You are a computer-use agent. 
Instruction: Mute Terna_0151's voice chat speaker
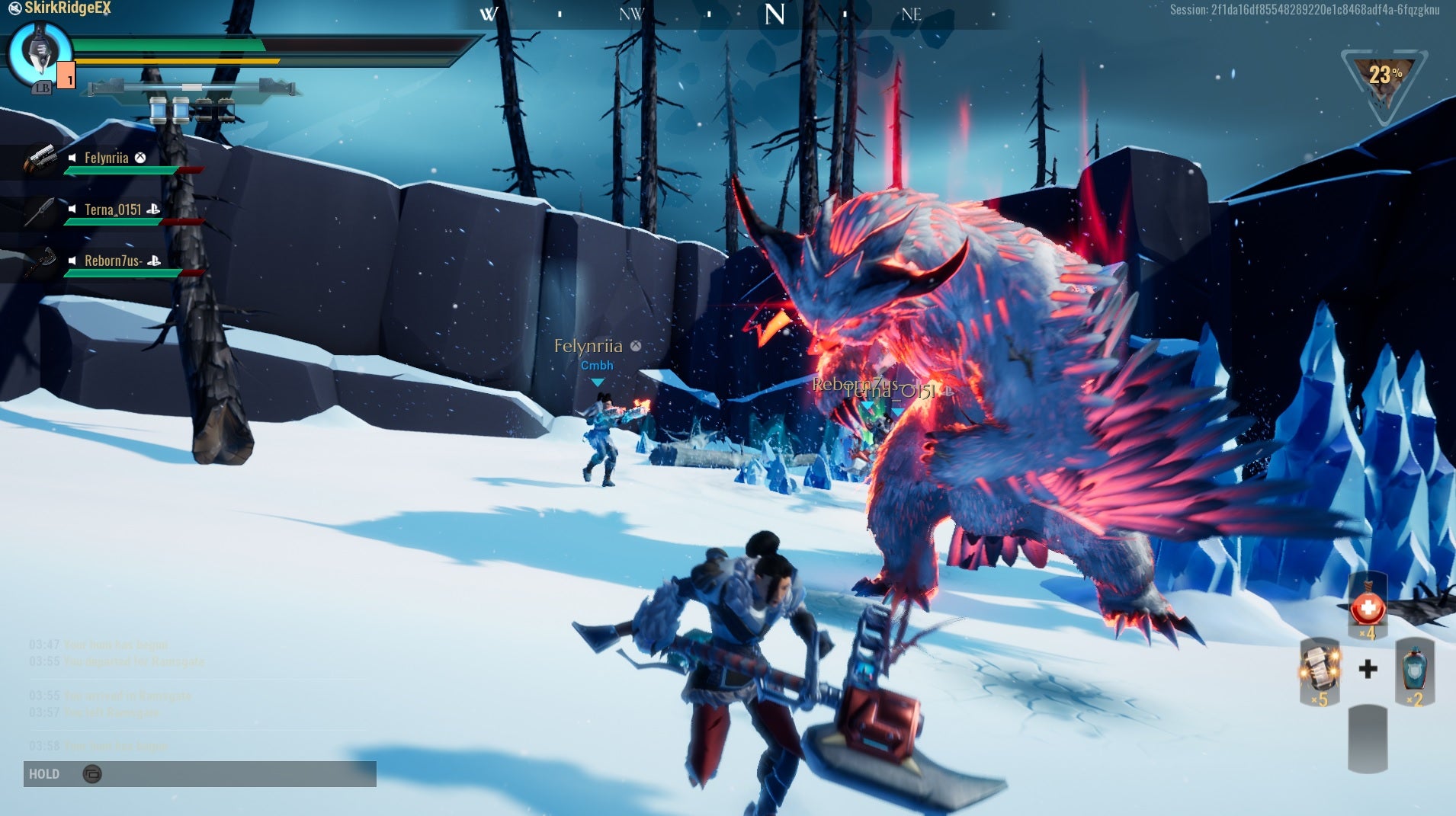(x=72, y=210)
